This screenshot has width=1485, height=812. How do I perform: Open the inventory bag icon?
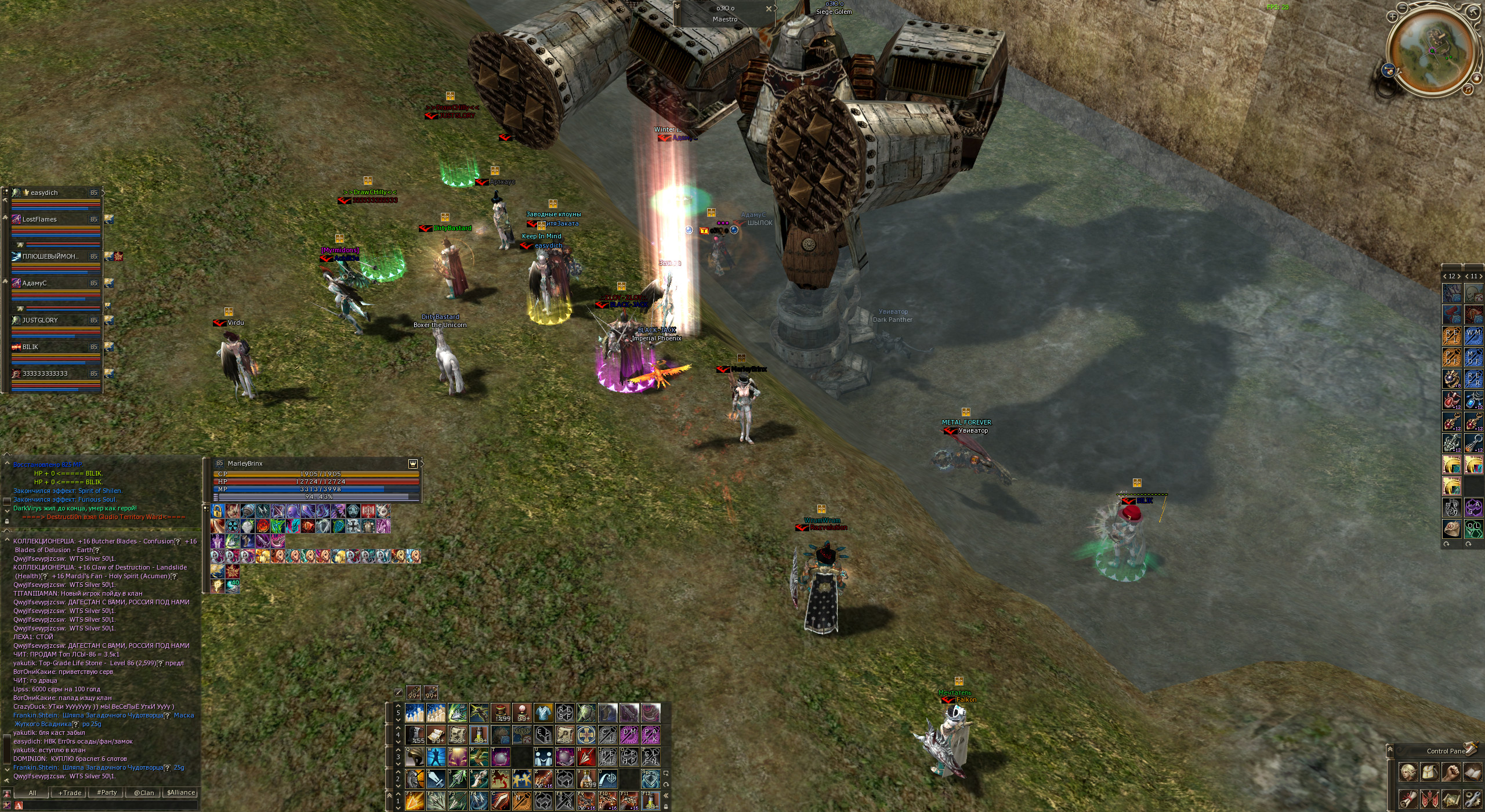[x=1429, y=773]
